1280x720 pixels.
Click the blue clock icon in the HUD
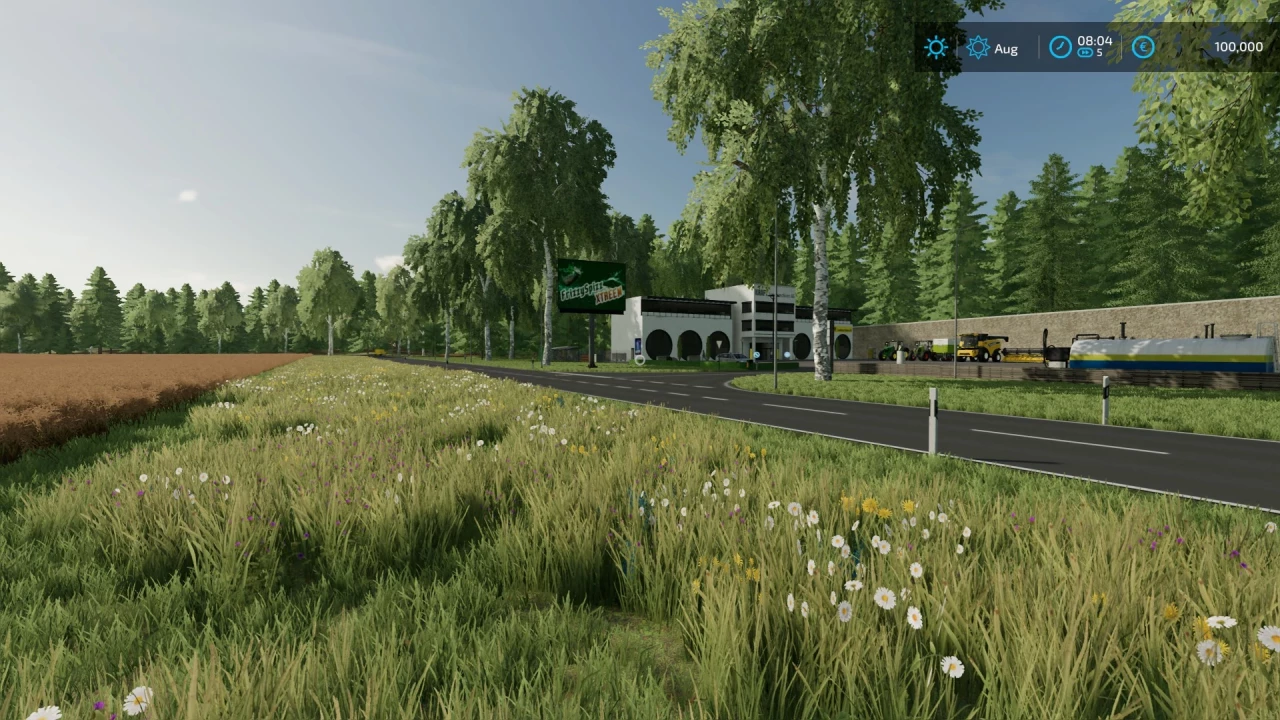click(x=1060, y=47)
